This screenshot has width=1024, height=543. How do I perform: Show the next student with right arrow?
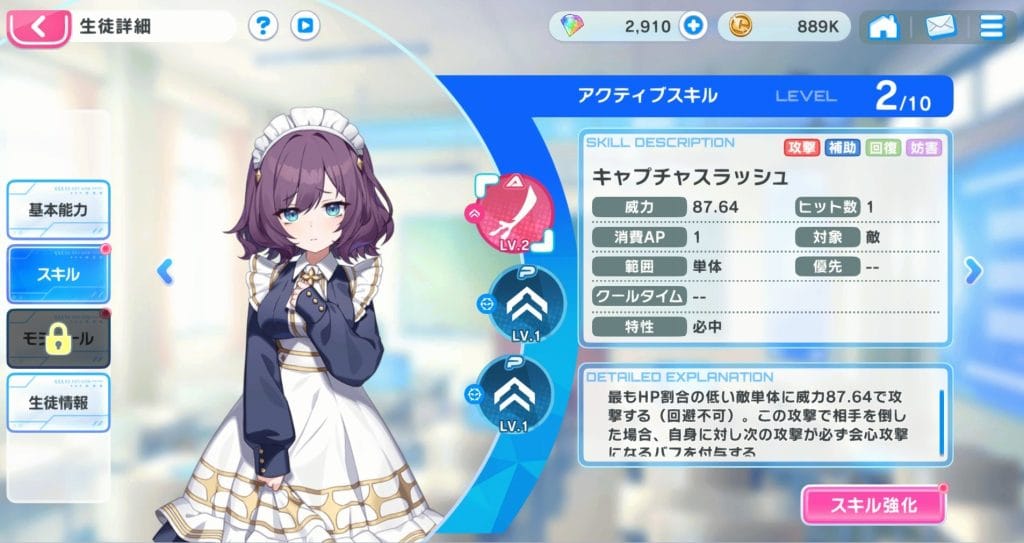[972, 270]
